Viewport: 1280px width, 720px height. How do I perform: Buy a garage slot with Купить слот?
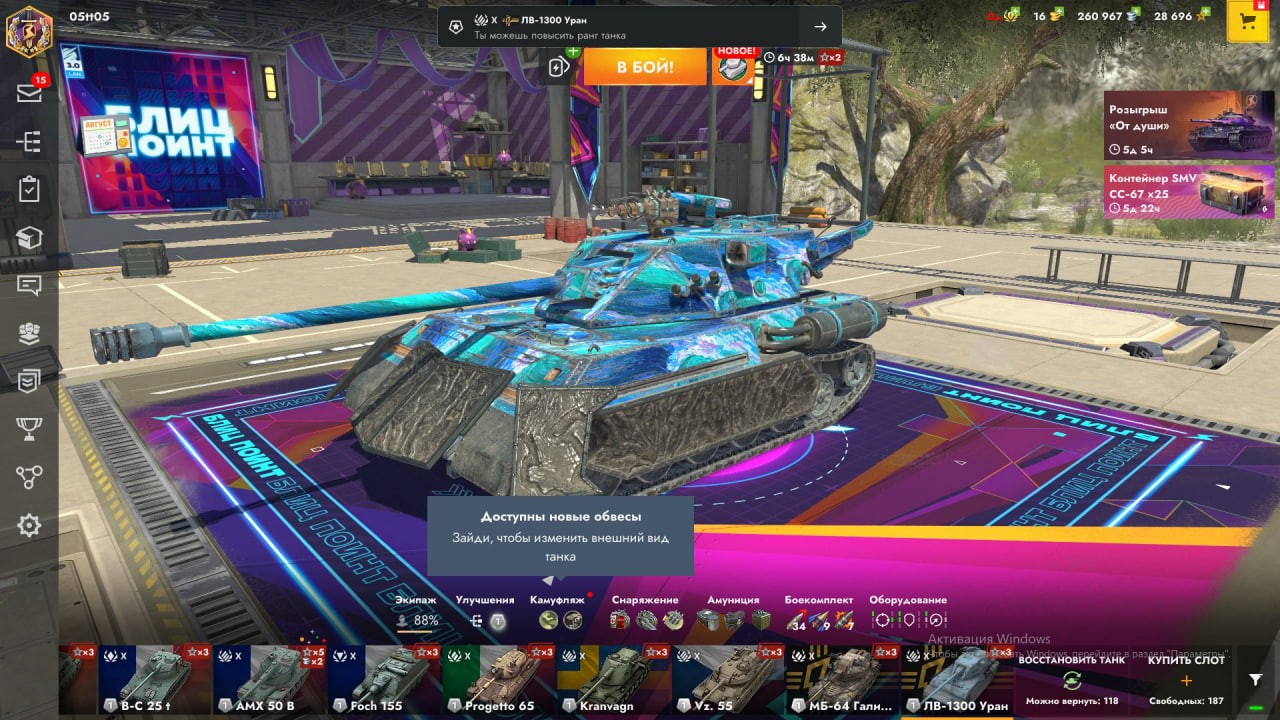click(1186, 680)
